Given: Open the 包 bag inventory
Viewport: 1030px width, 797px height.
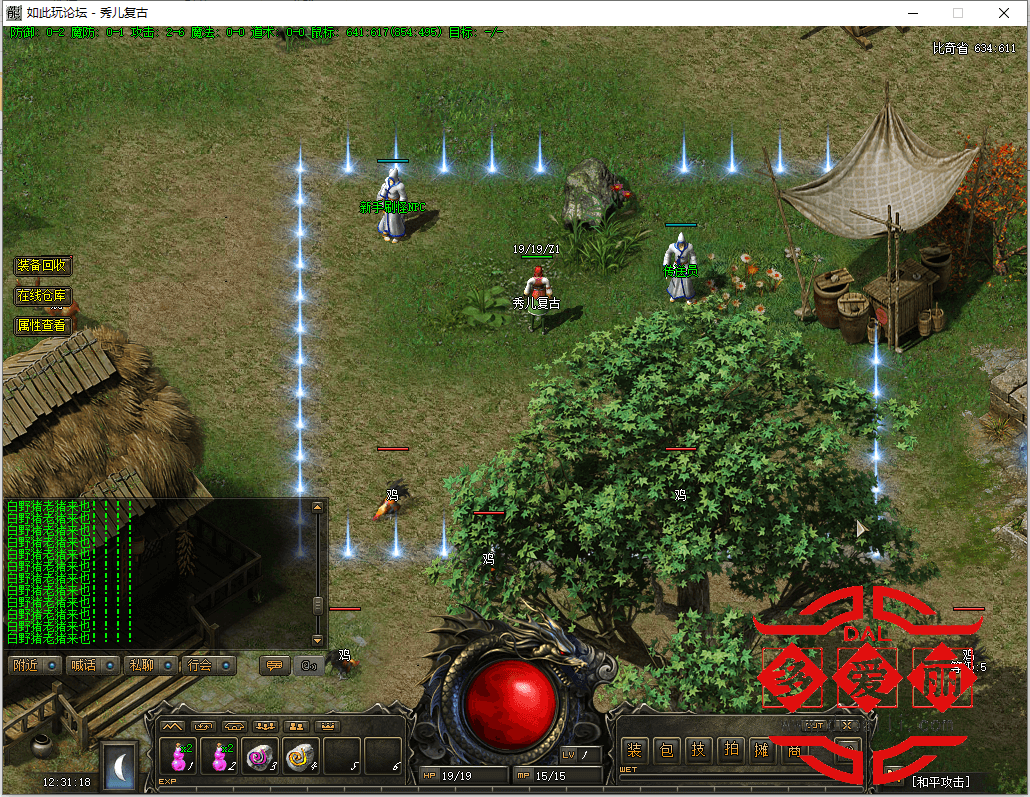Looking at the screenshot, I should (667, 750).
